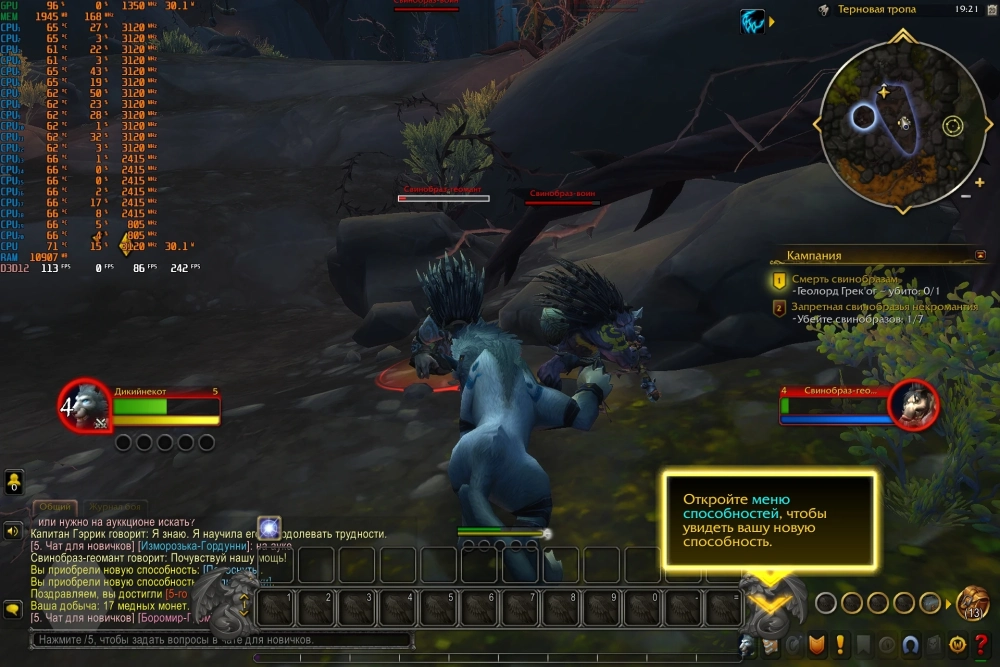Click the Дикийнекот player portrait
Screen dimensions: 1000x667
pyautogui.click(x=85, y=405)
